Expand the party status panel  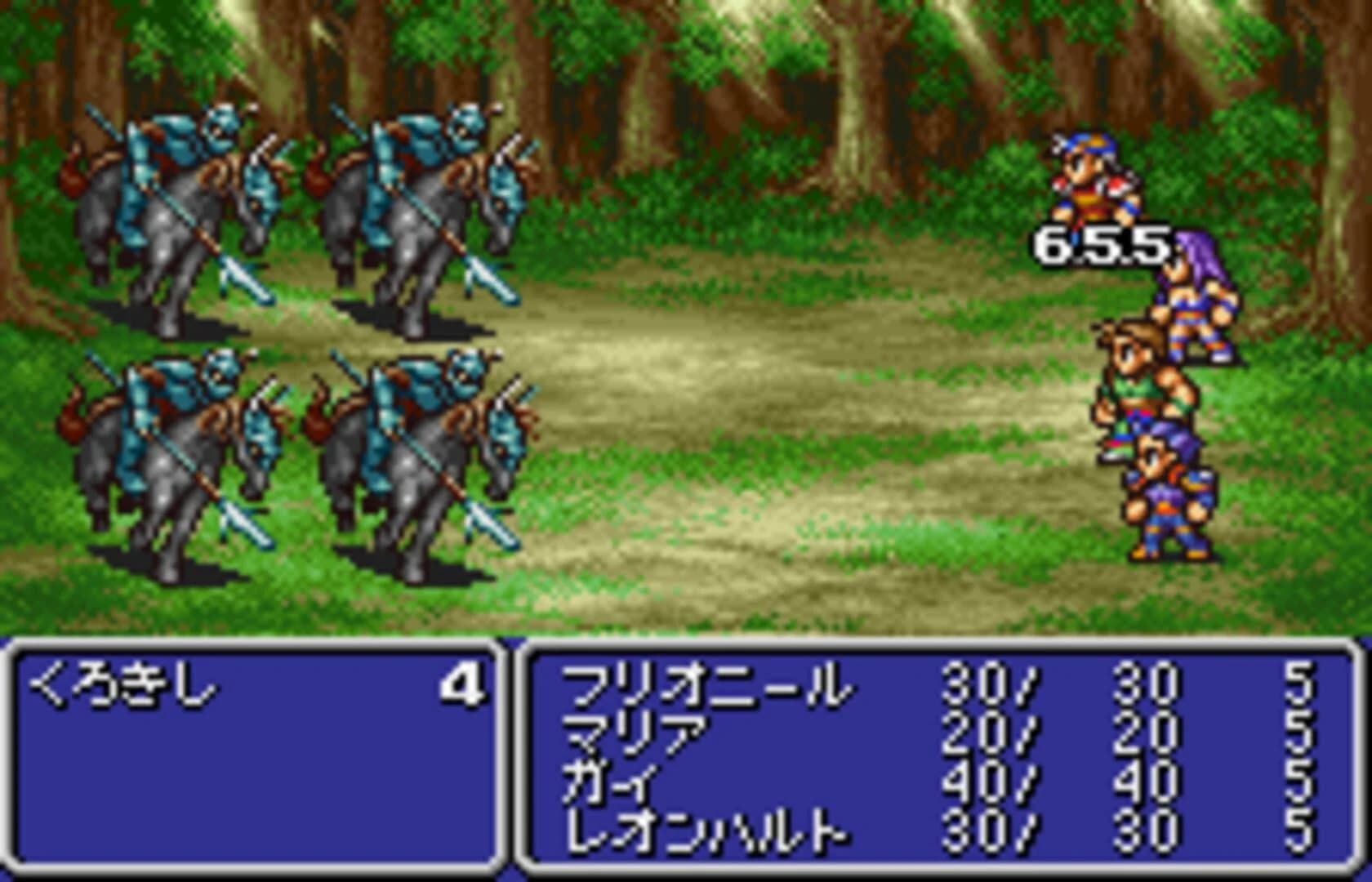[939, 759]
